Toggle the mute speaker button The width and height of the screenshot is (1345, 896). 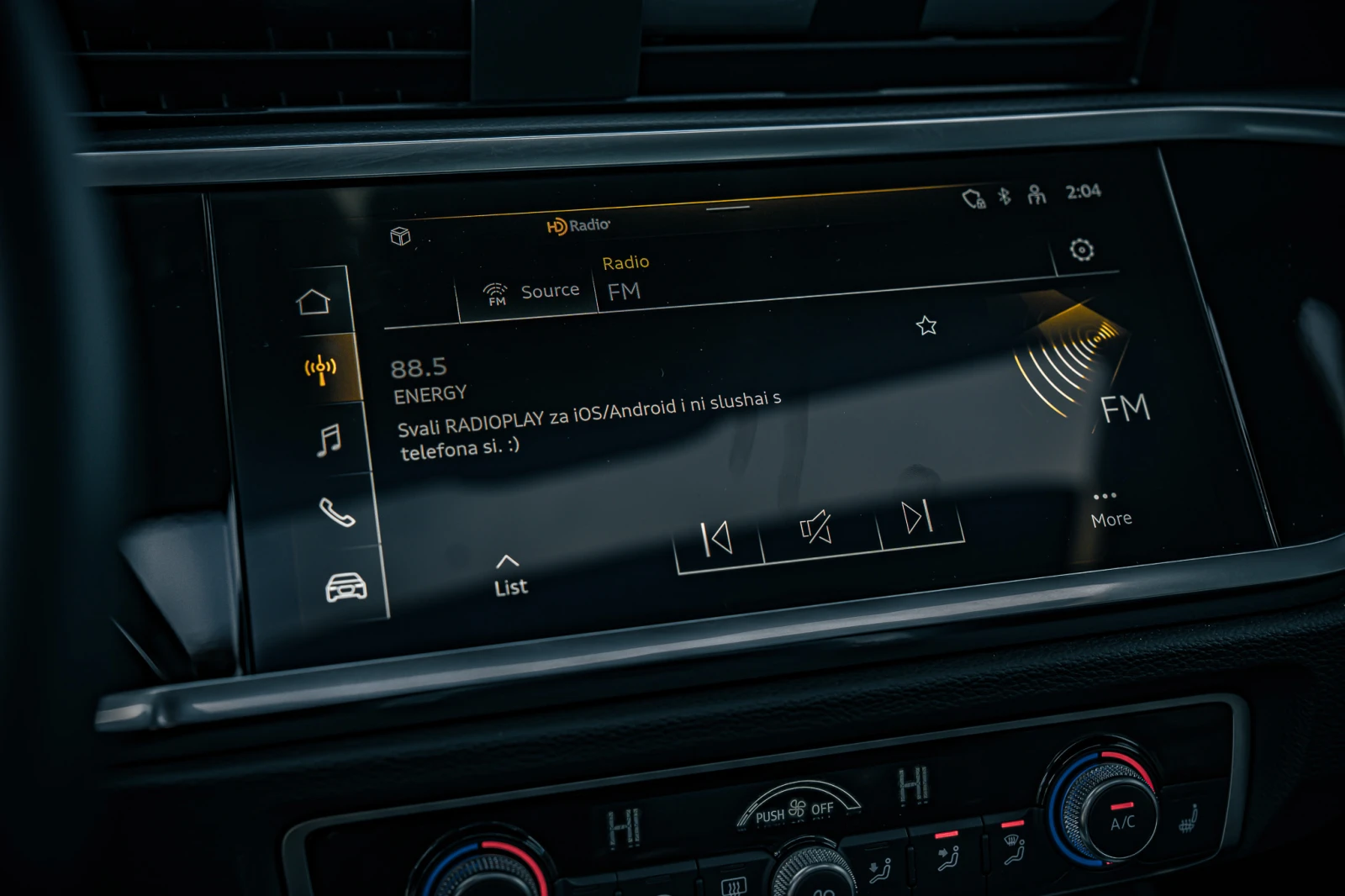coord(816,528)
